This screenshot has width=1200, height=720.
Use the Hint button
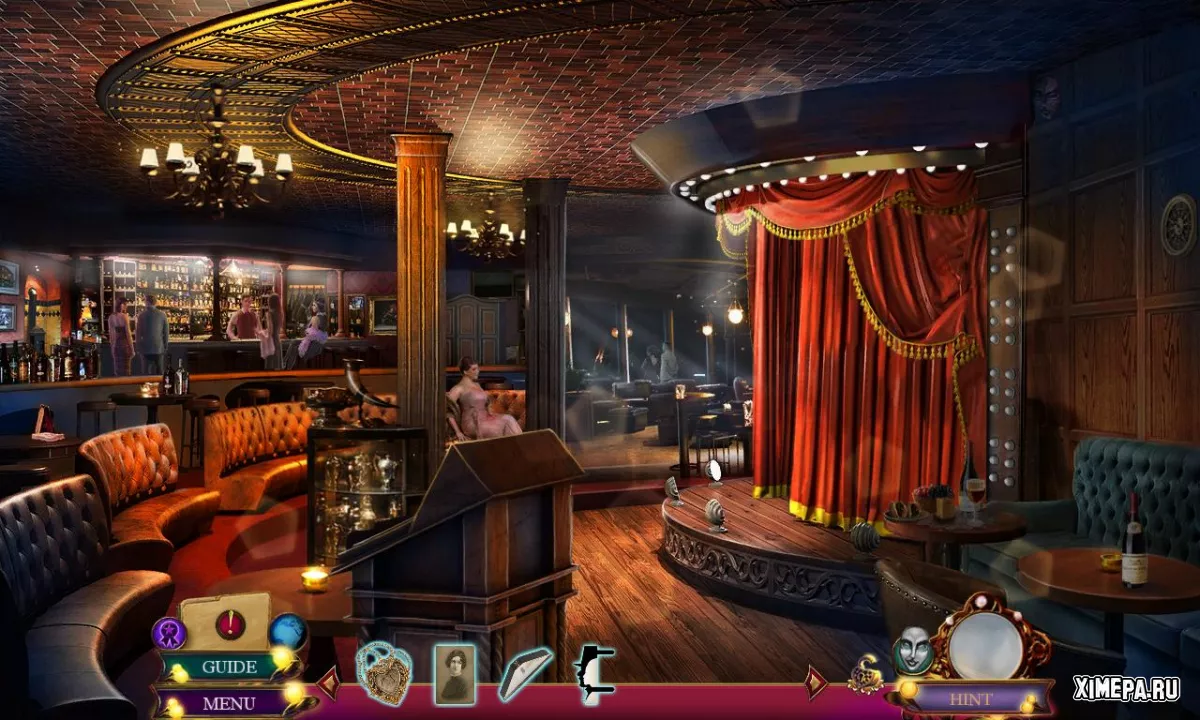click(969, 699)
